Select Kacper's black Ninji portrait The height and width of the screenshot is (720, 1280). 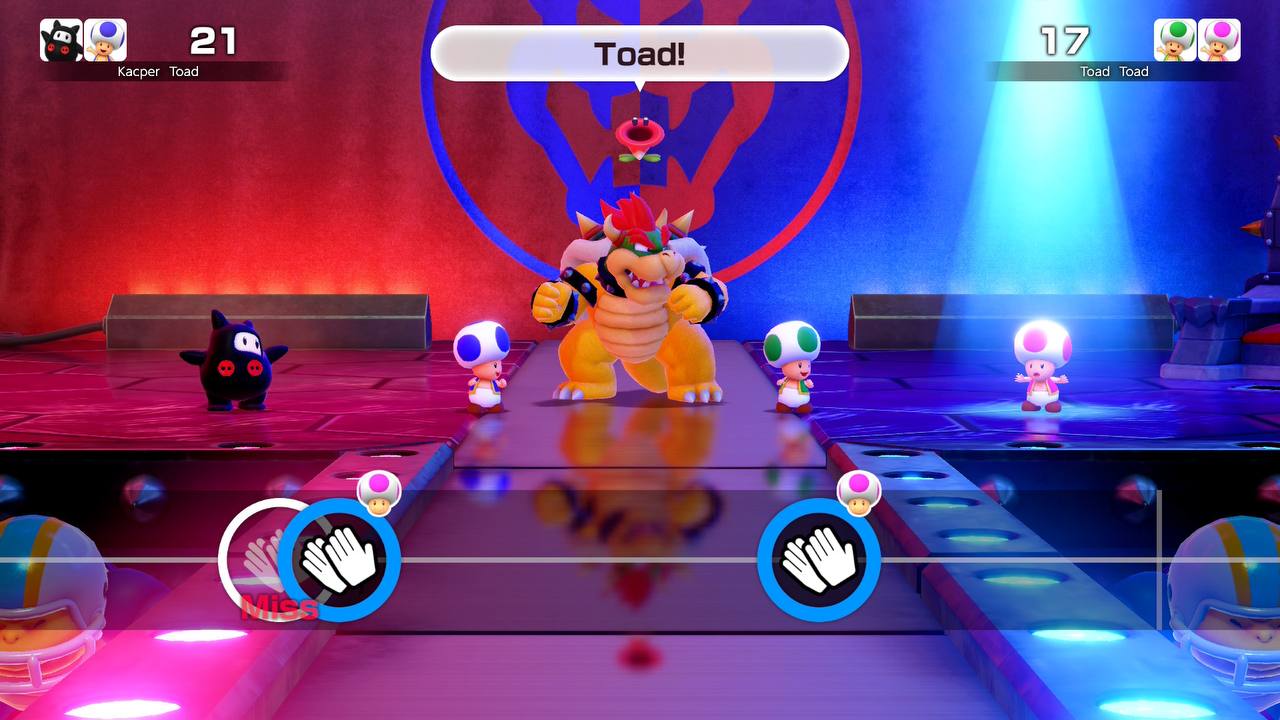(x=61, y=40)
